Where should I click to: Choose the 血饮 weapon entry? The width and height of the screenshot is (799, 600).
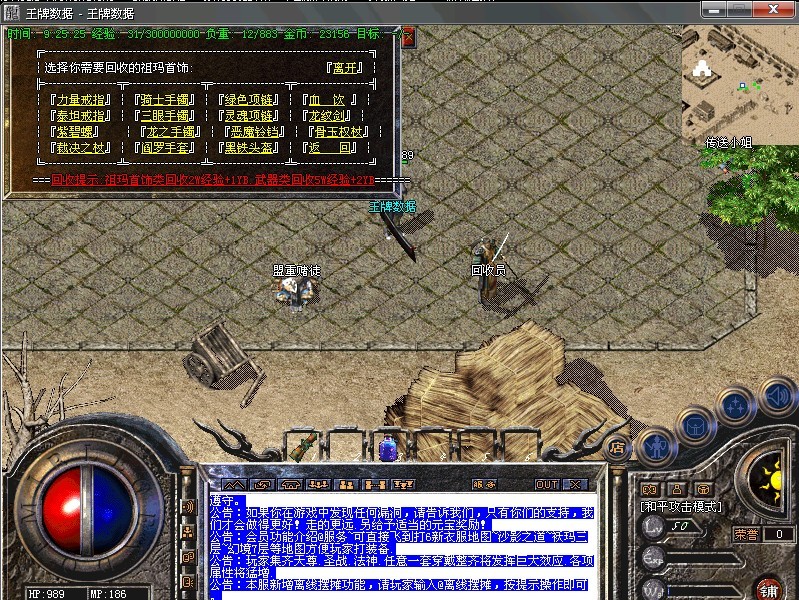(x=326, y=100)
